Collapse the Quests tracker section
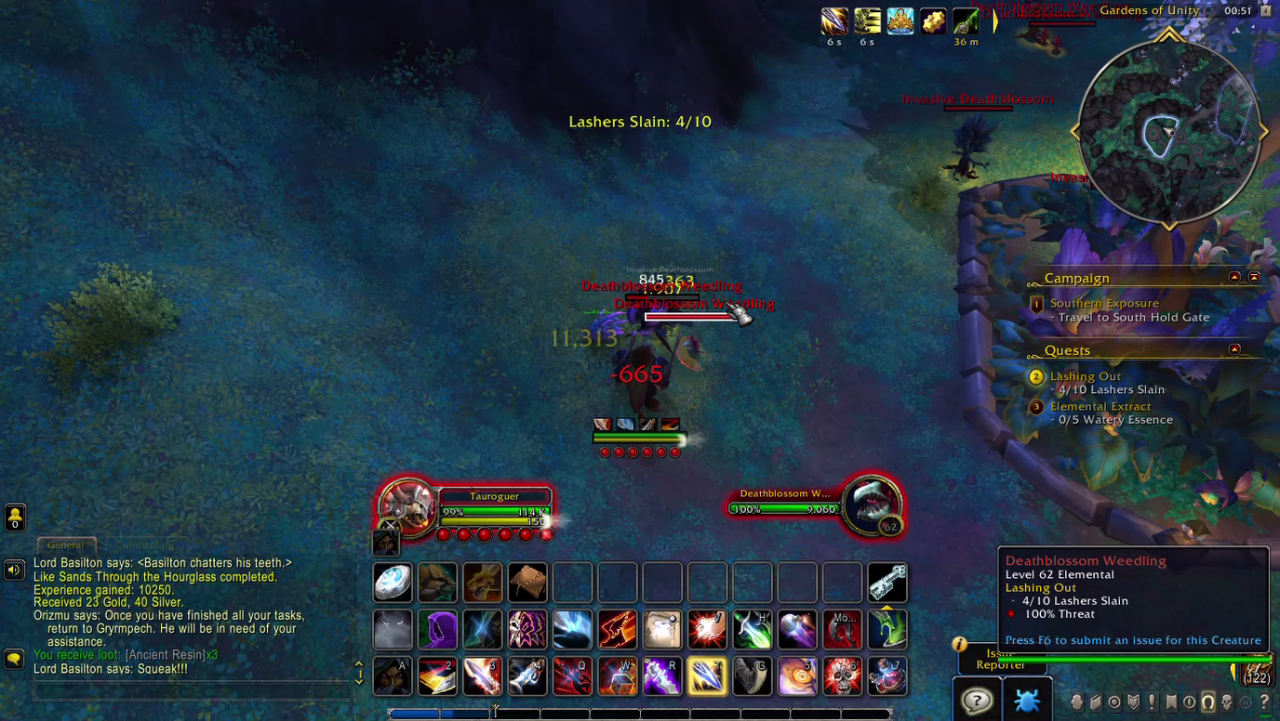Viewport: 1280px width, 721px height. 1234,349
